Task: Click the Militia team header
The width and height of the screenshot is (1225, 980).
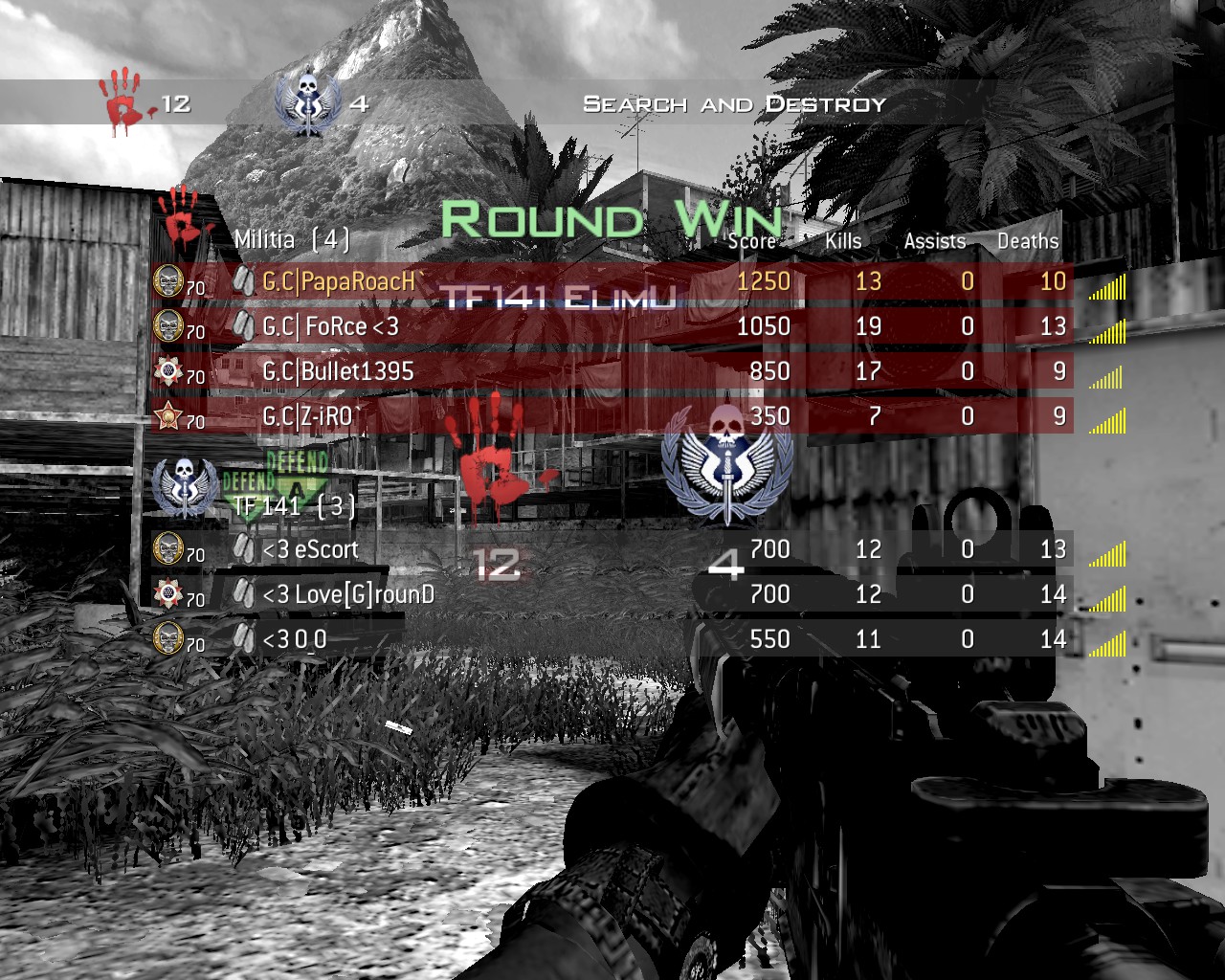Action: point(291,238)
